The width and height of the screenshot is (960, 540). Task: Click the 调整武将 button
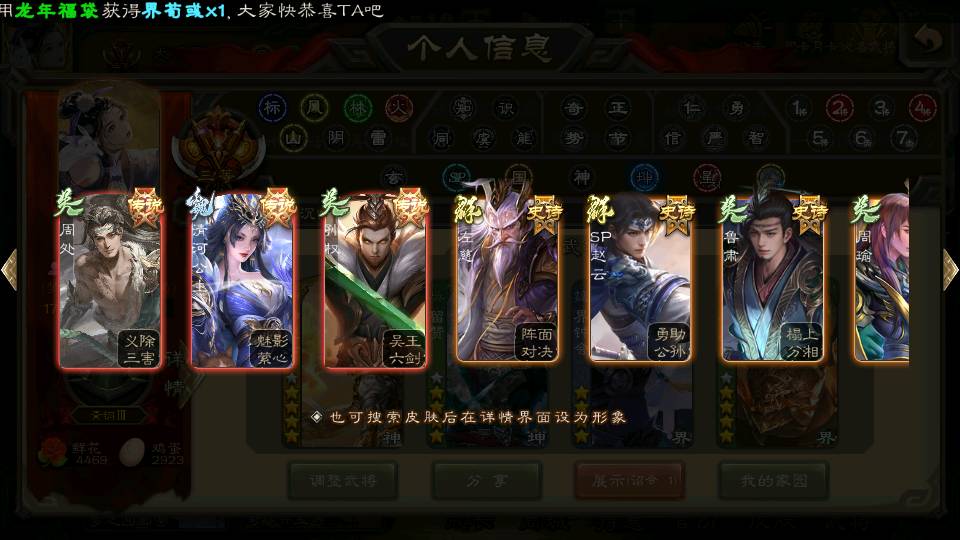pos(342,480)
